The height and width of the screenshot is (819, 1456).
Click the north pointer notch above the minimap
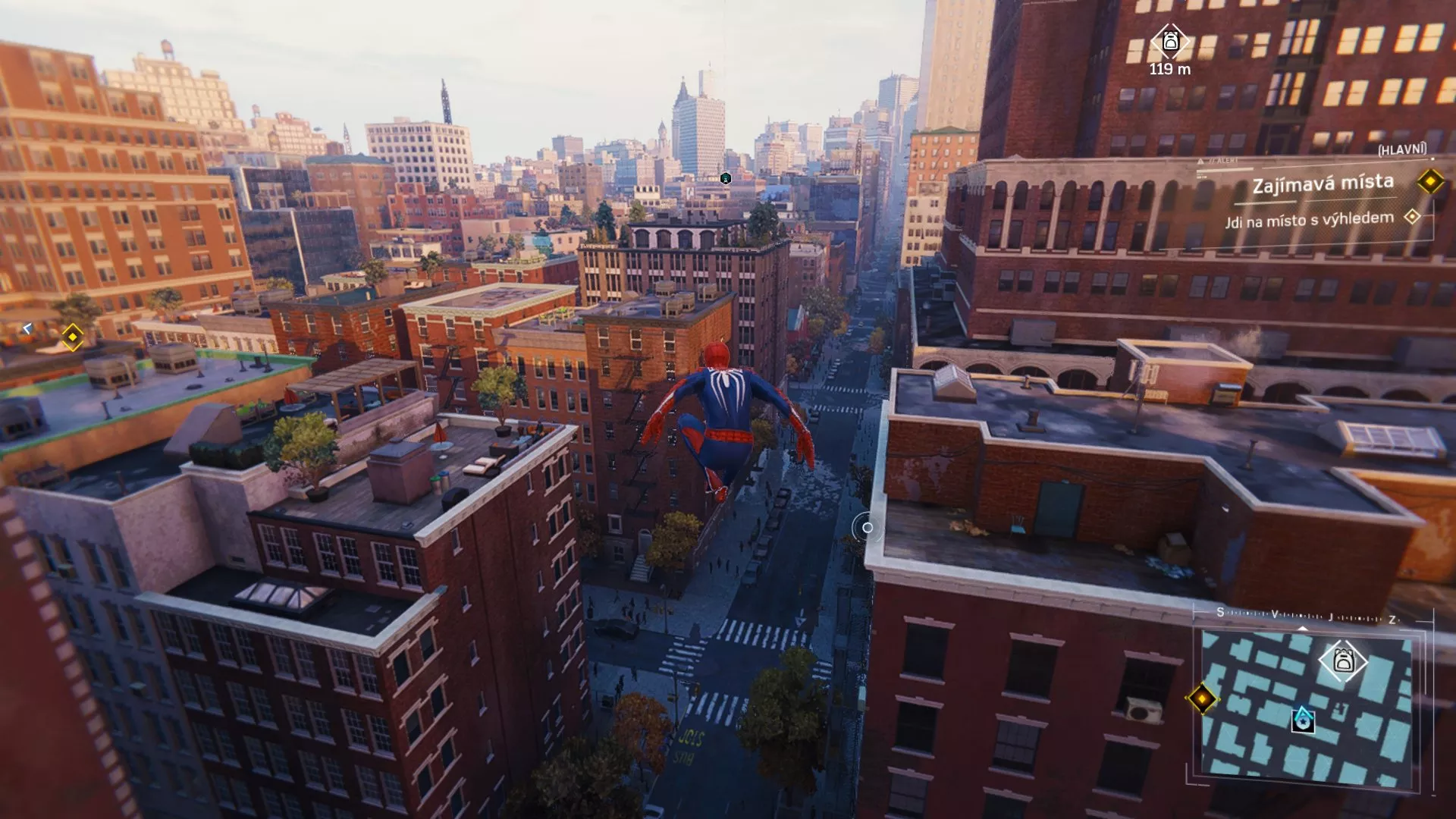tap(1302, 628)
